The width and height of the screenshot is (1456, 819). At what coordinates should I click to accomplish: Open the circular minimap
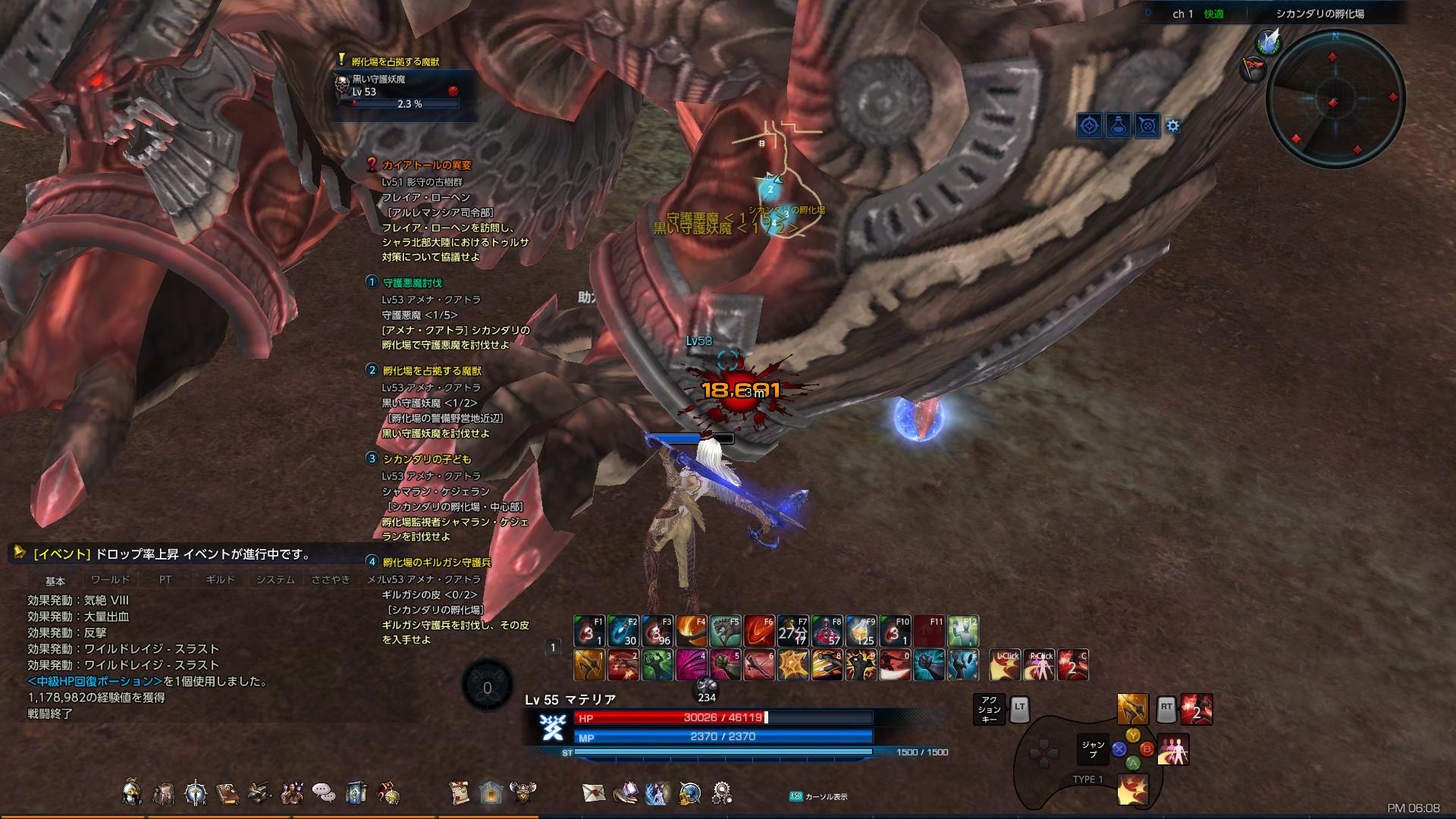coord(1335,99)
